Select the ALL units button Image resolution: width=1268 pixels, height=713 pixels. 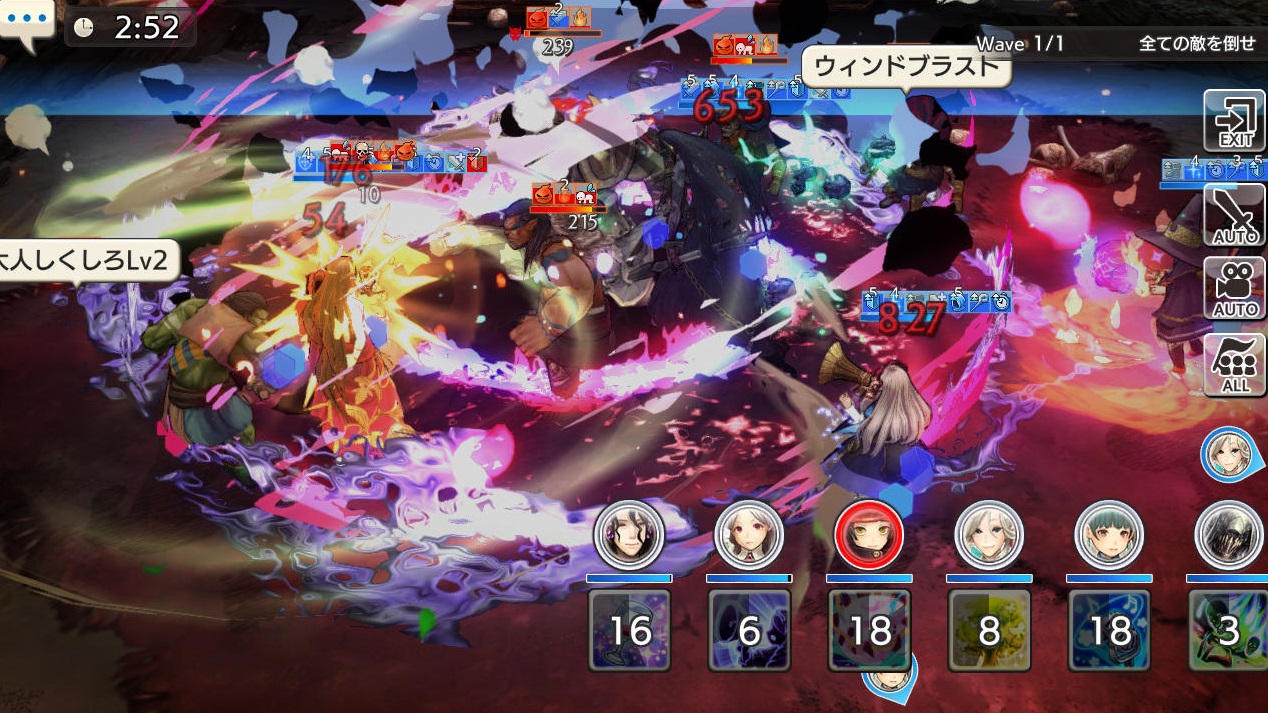[1234, 365]
